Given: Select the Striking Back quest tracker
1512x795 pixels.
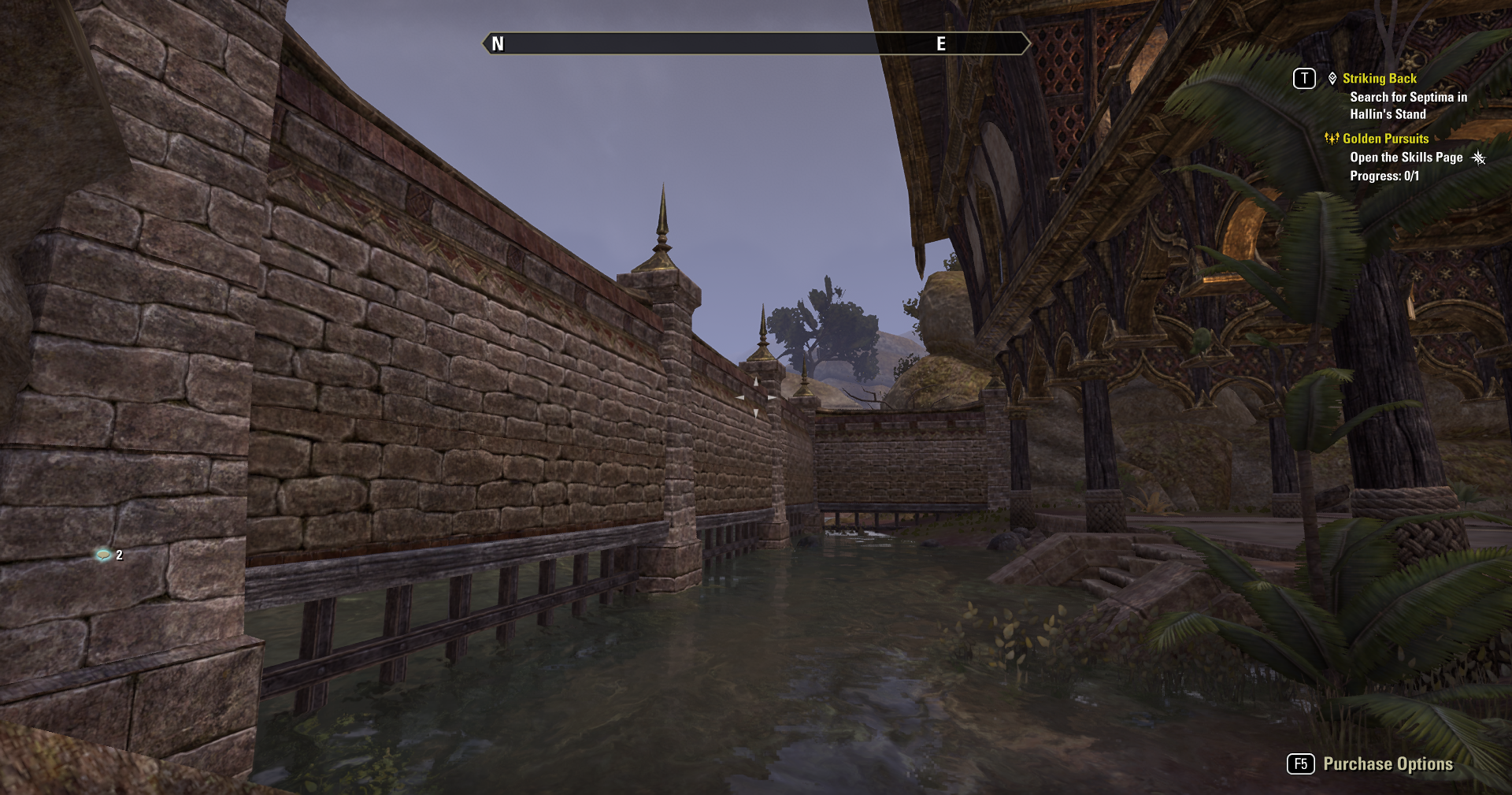Looking at the screenshot, I should (x=1379, y=79).
